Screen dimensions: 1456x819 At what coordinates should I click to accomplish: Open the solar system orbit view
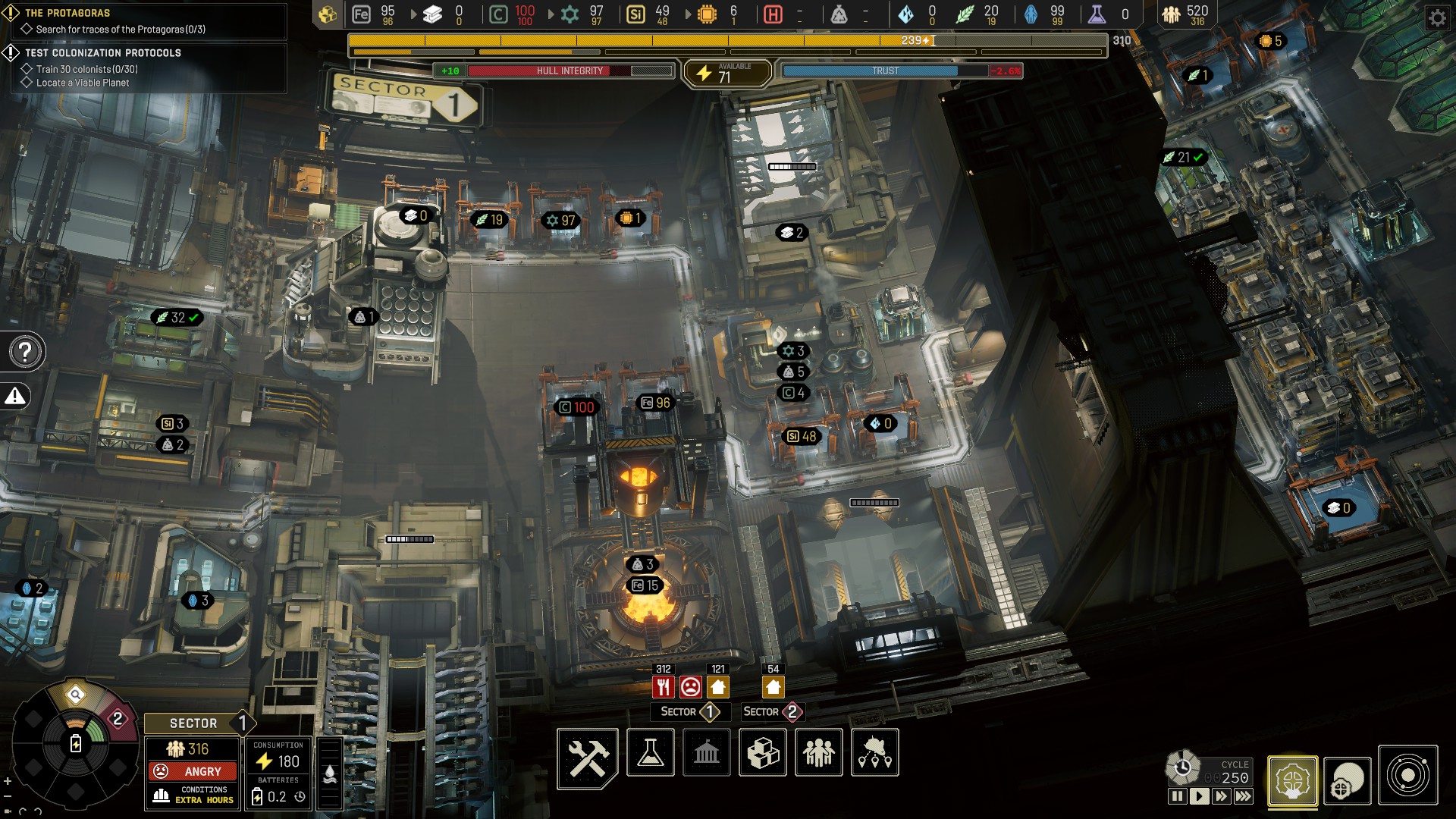click(x=1408, y=777)
